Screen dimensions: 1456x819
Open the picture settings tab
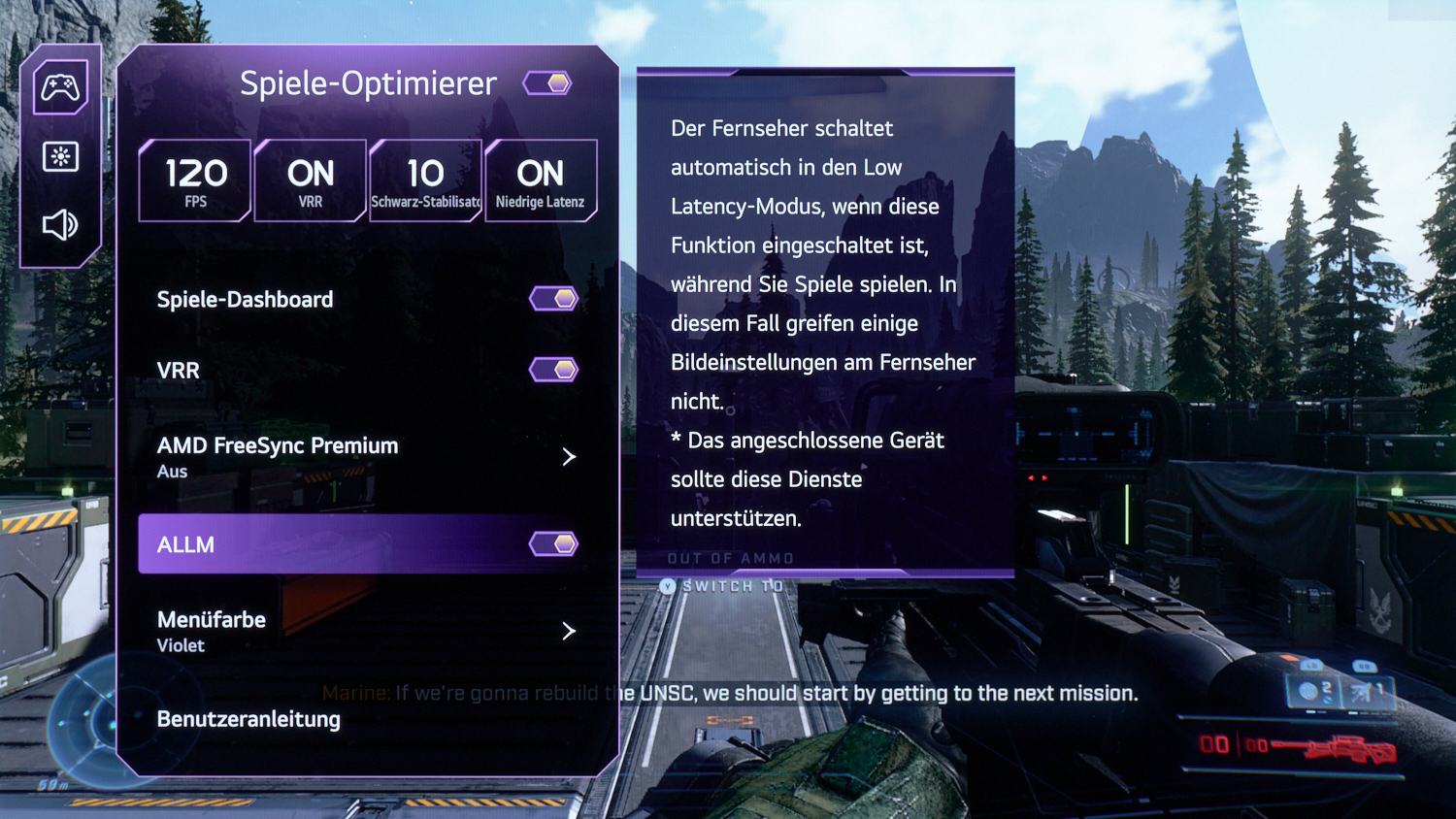click(x=60, y=156)
